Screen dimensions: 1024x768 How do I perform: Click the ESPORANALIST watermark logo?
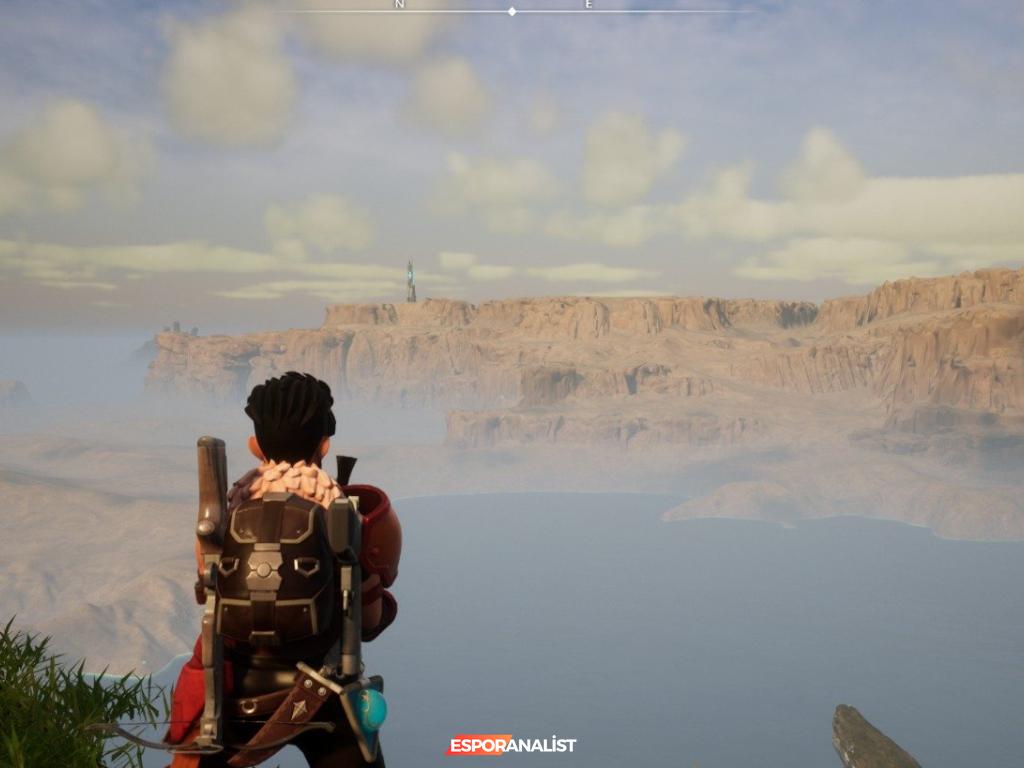click(x=511, y=745)
